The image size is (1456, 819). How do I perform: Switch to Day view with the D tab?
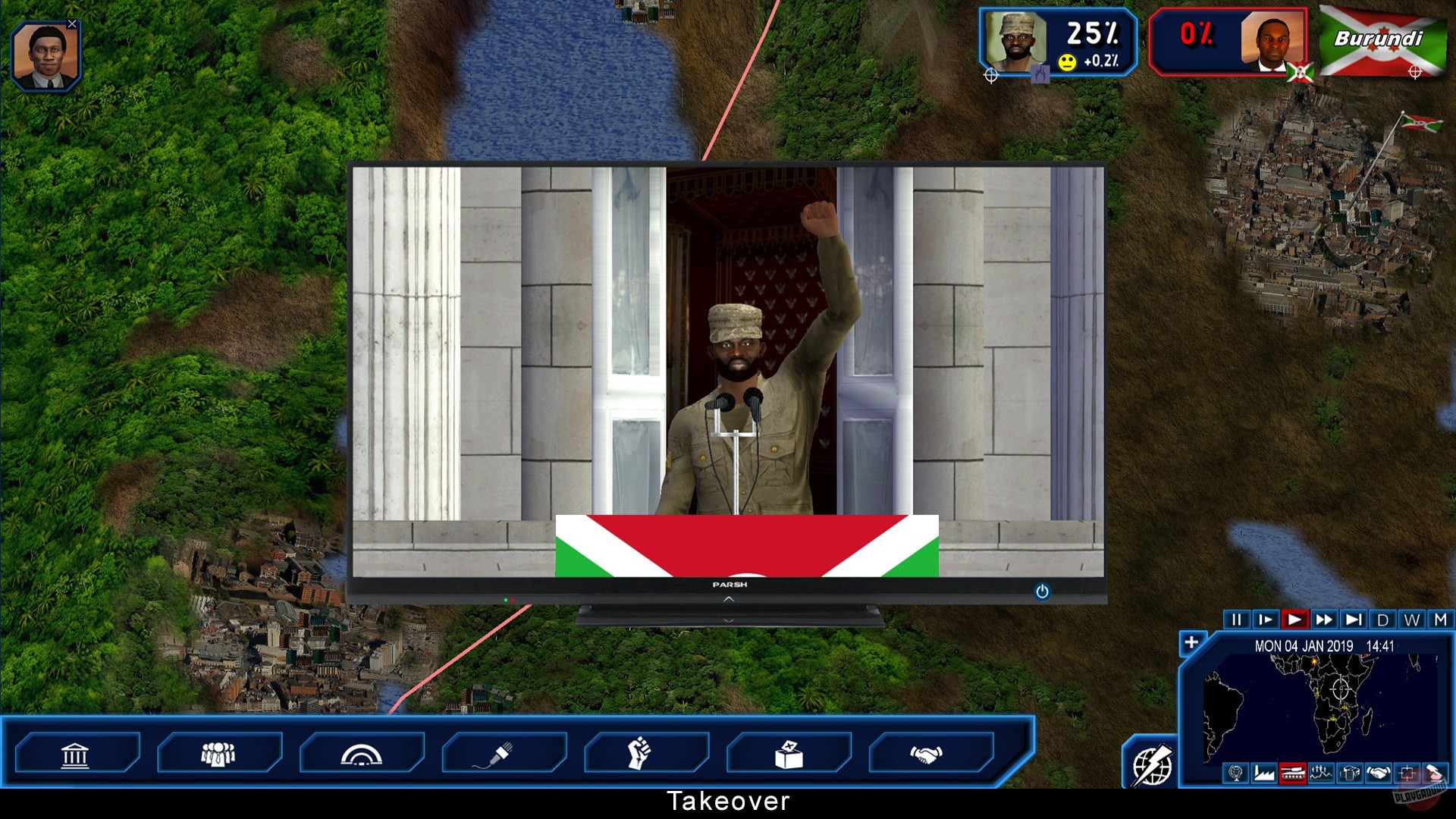(x=1383, y=620)
